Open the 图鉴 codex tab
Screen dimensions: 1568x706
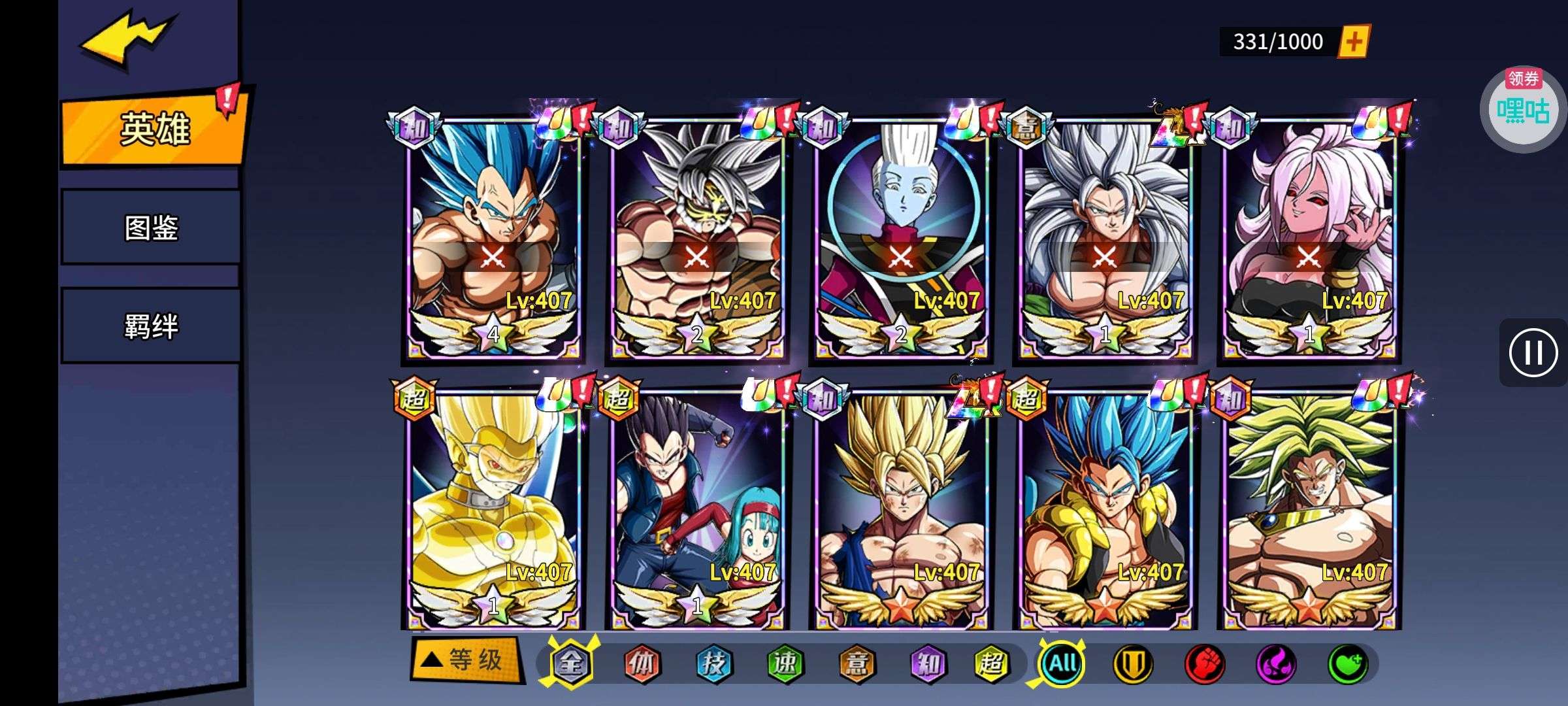tap(152, 227)
